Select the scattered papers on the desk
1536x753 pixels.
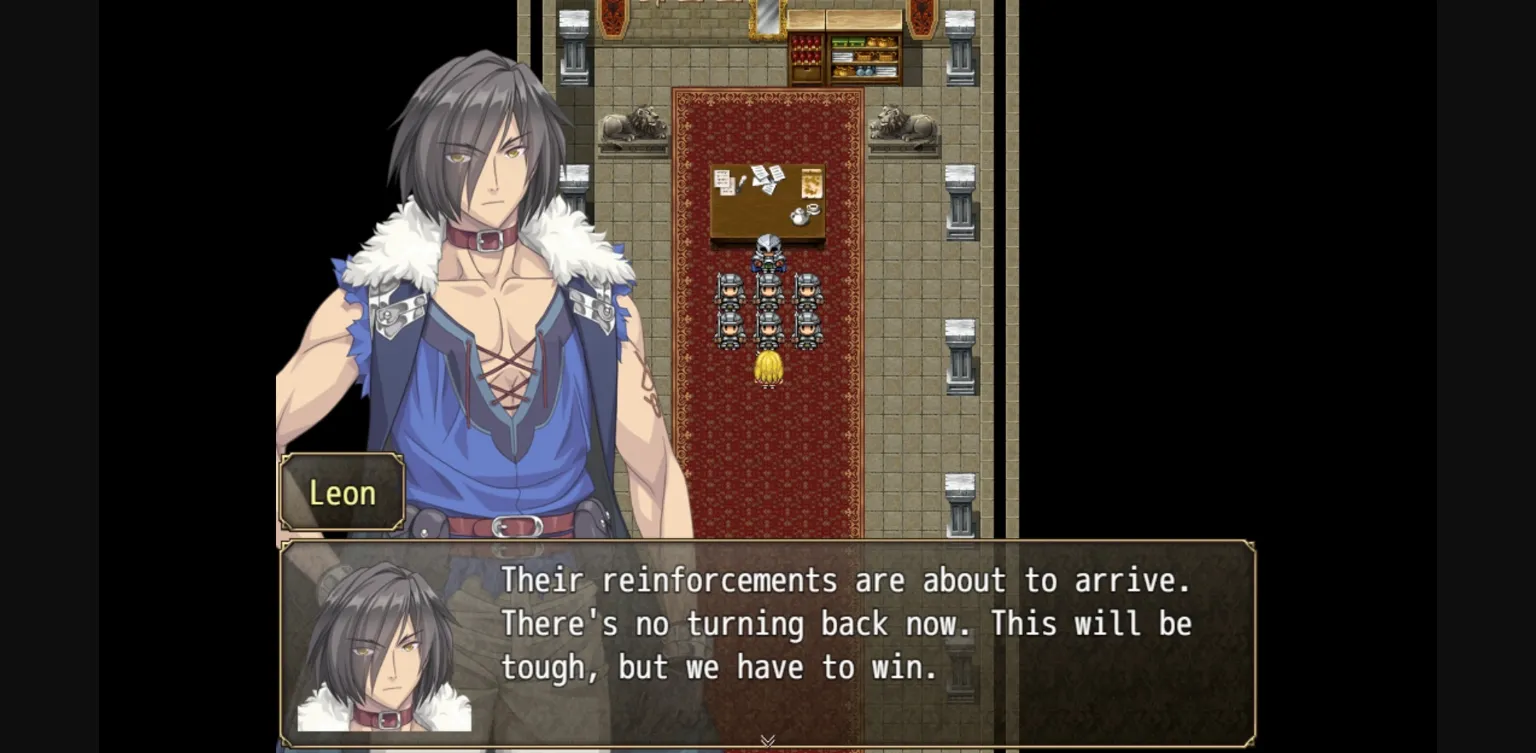764,178
